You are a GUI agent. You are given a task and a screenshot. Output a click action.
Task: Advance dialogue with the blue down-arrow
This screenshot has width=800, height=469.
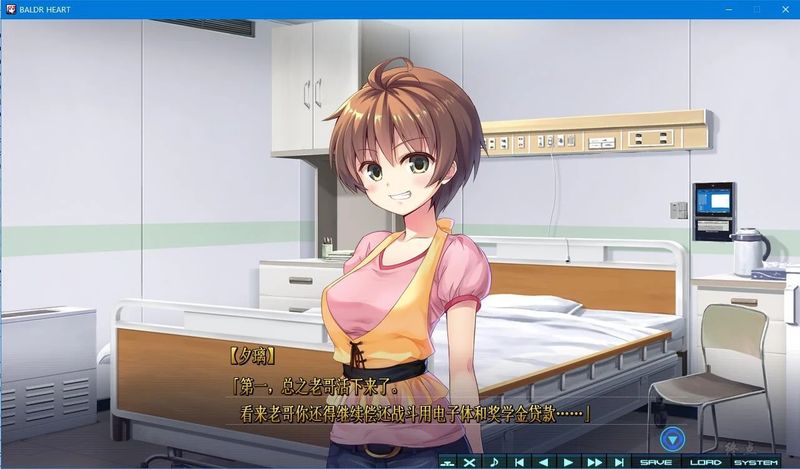click(x=674, y=438)
